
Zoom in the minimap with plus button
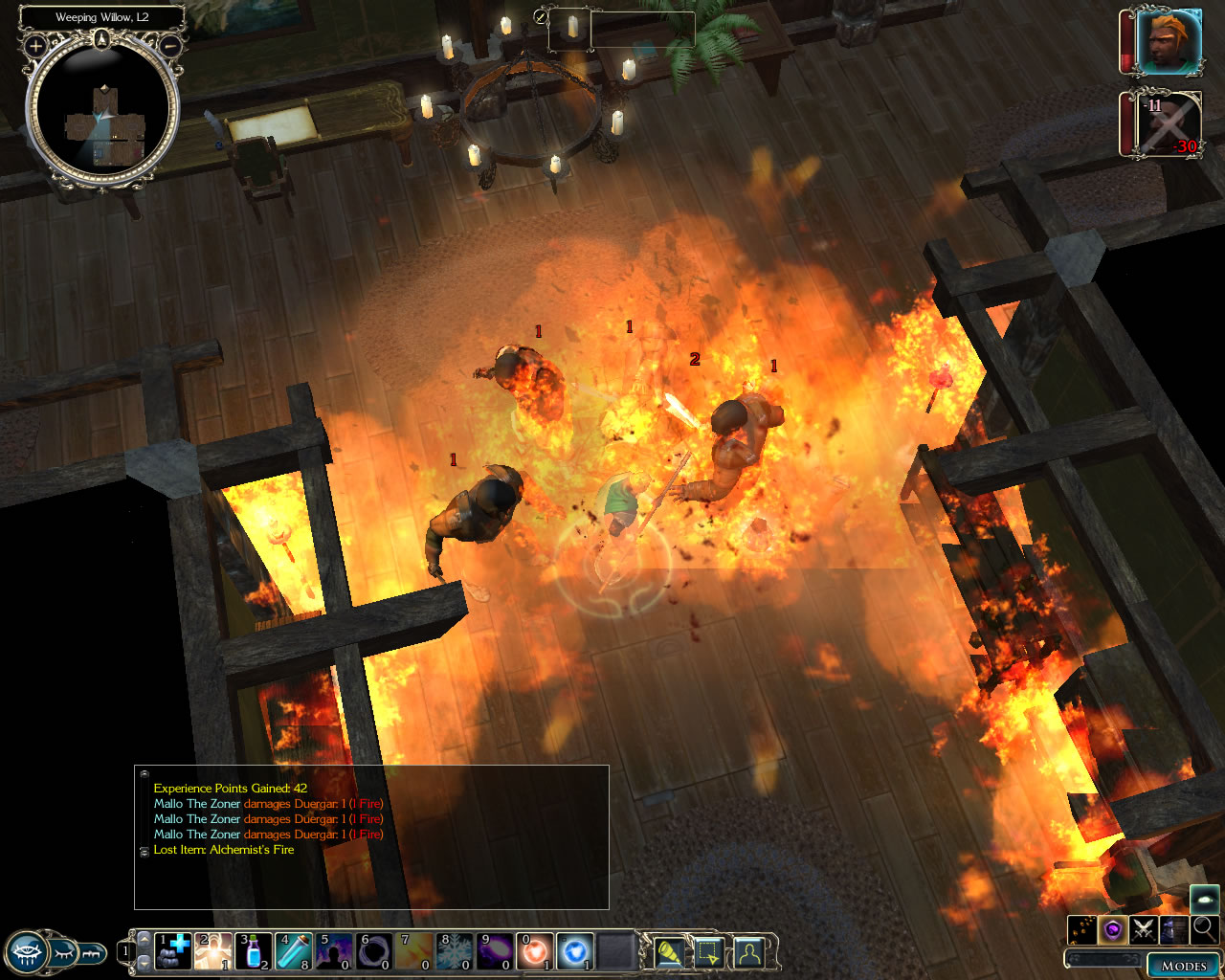coord(35,45)
